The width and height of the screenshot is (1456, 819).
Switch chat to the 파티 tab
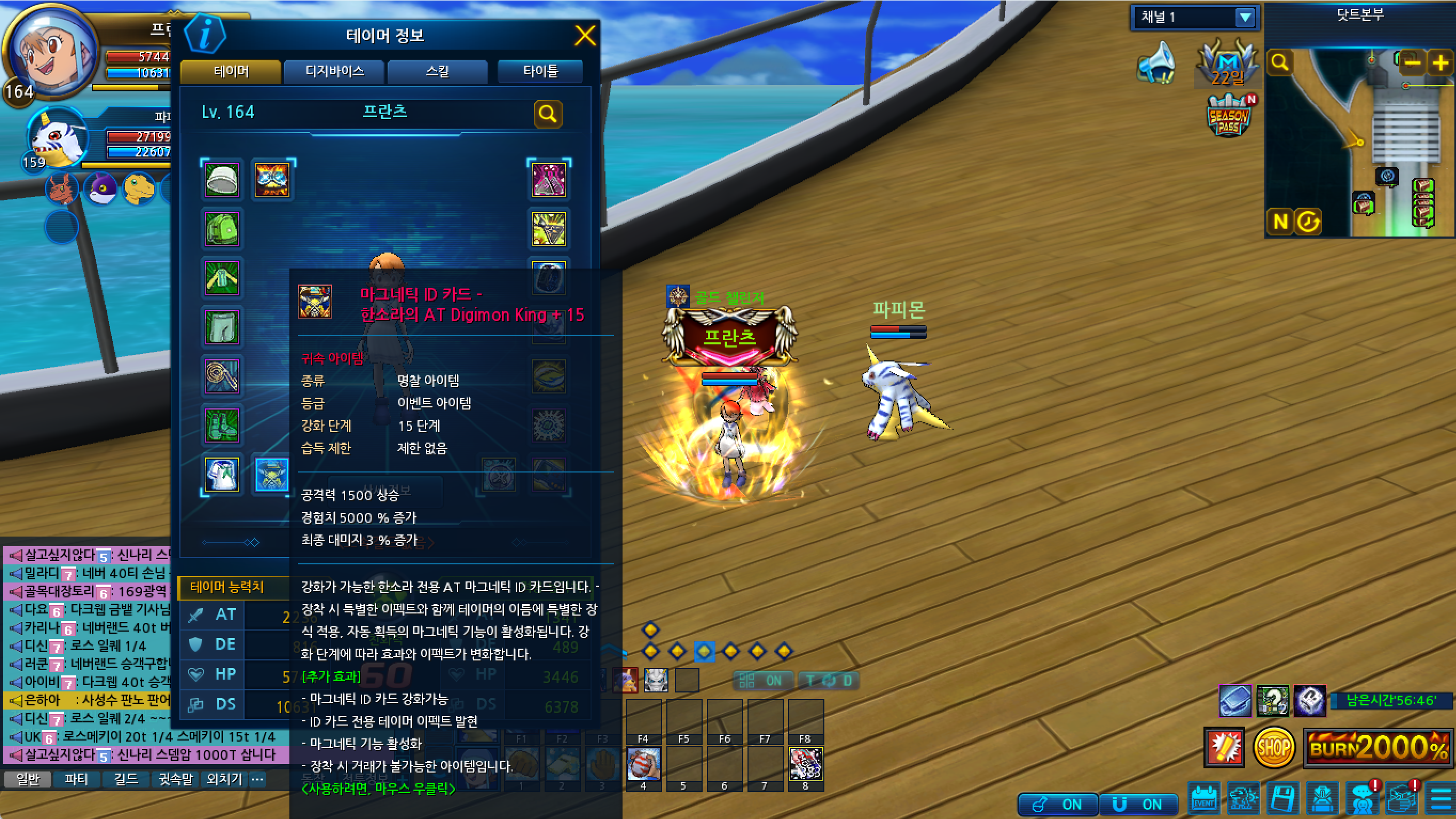tap(76, 779)
